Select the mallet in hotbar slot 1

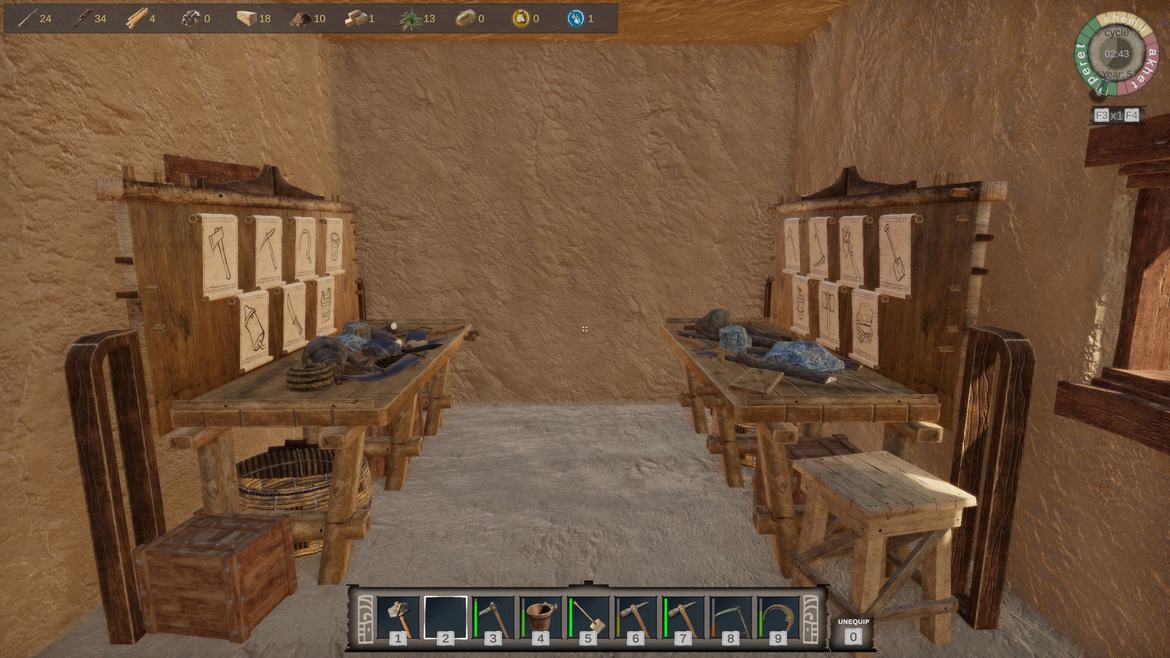pyautogui.click(x=398, y=617)
